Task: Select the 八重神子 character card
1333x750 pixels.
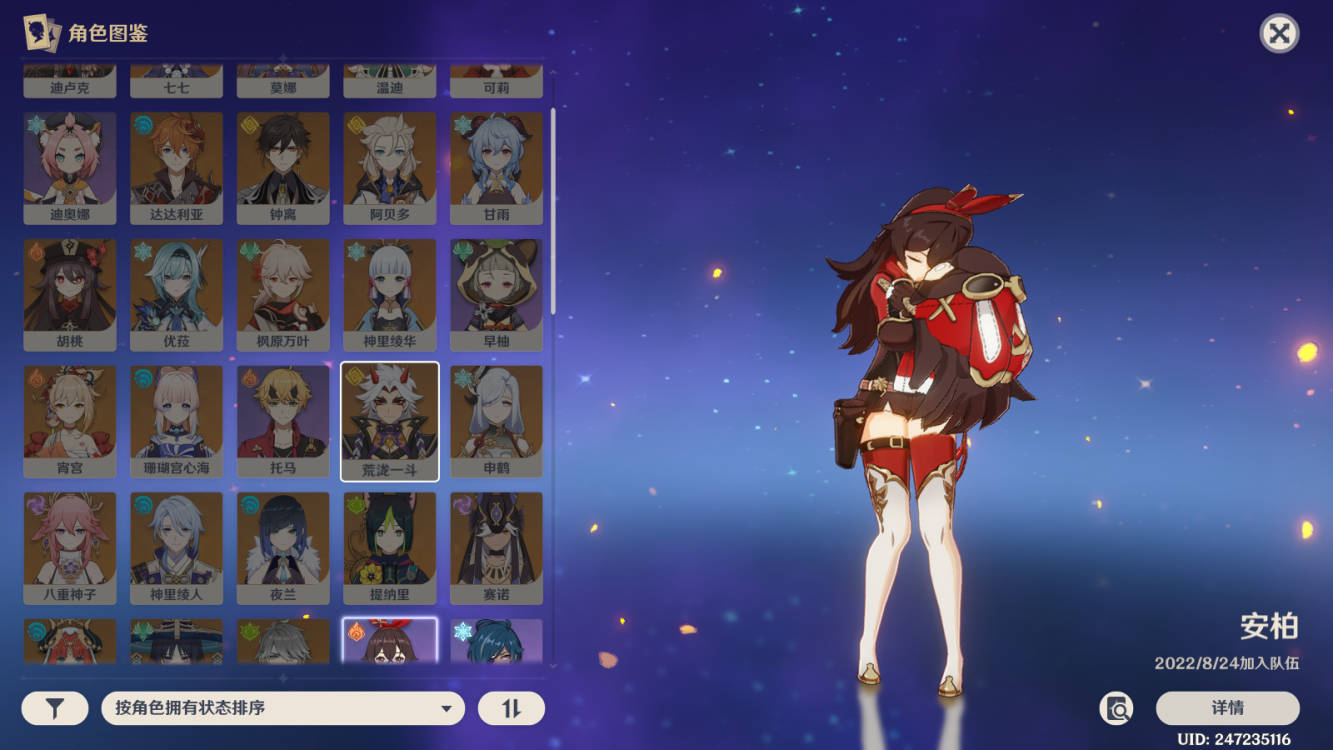Action: (x=70, y=548)
